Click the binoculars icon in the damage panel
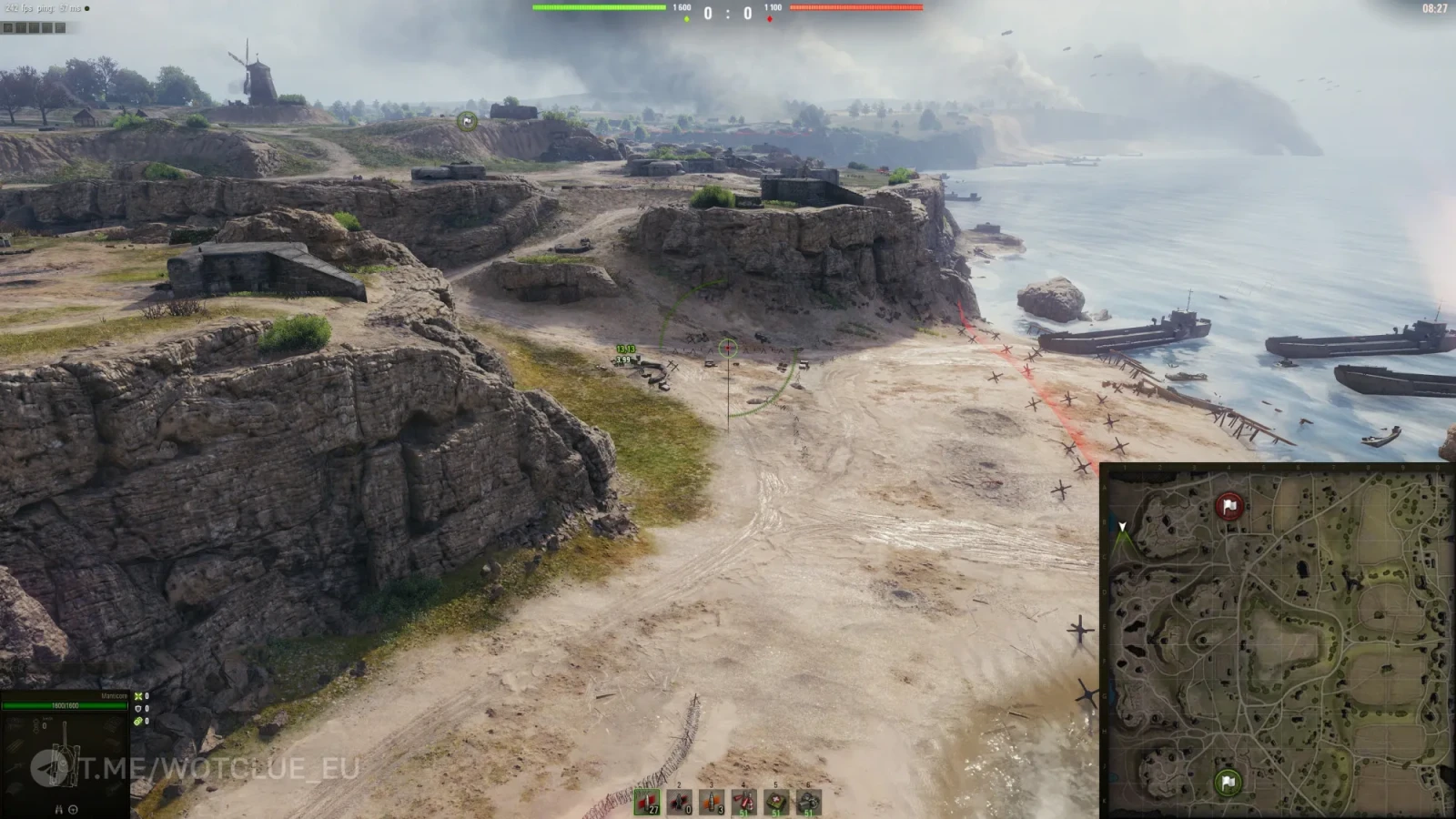 click(59, 809)
